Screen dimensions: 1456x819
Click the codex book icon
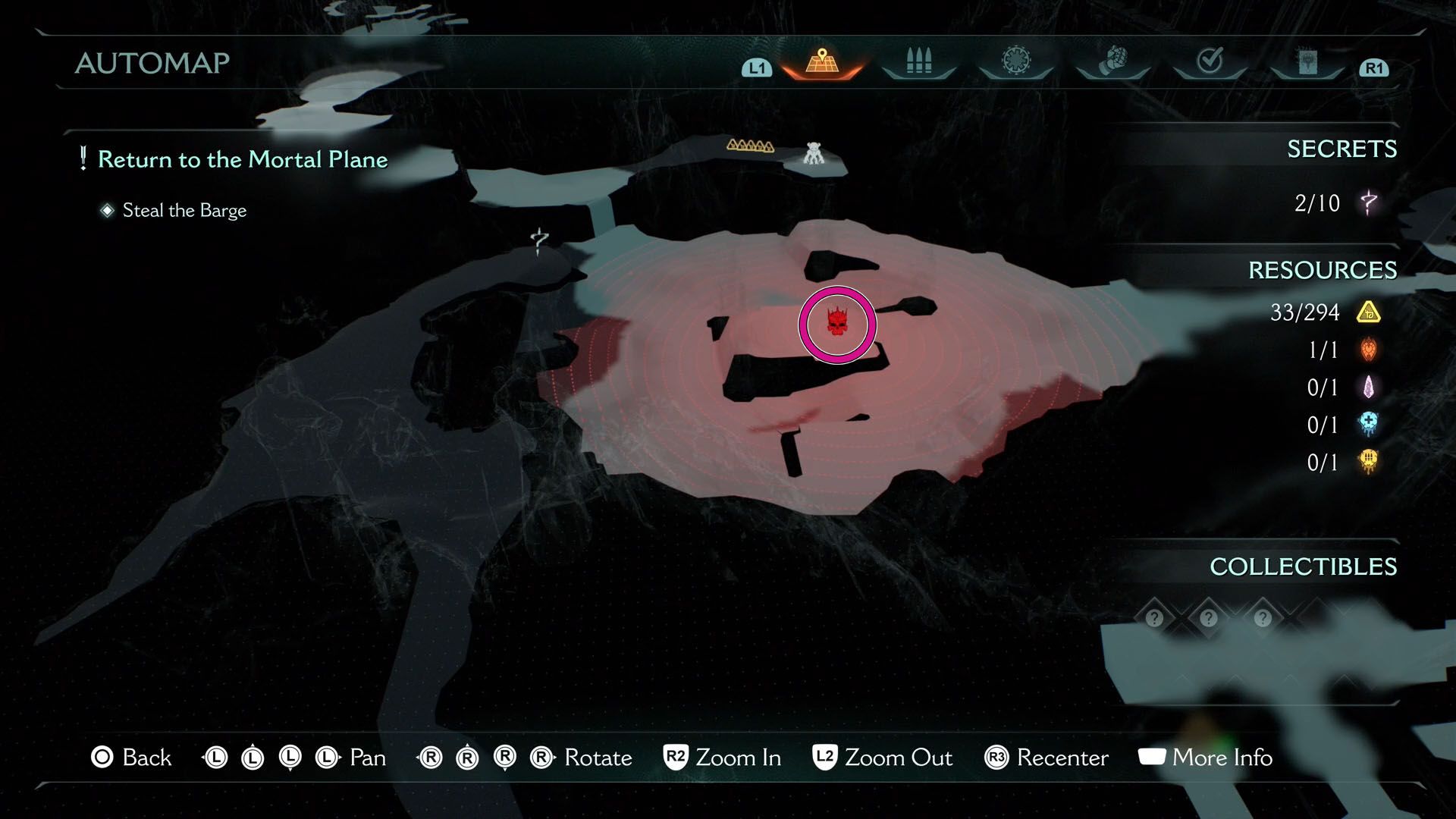coord(1307,61)
